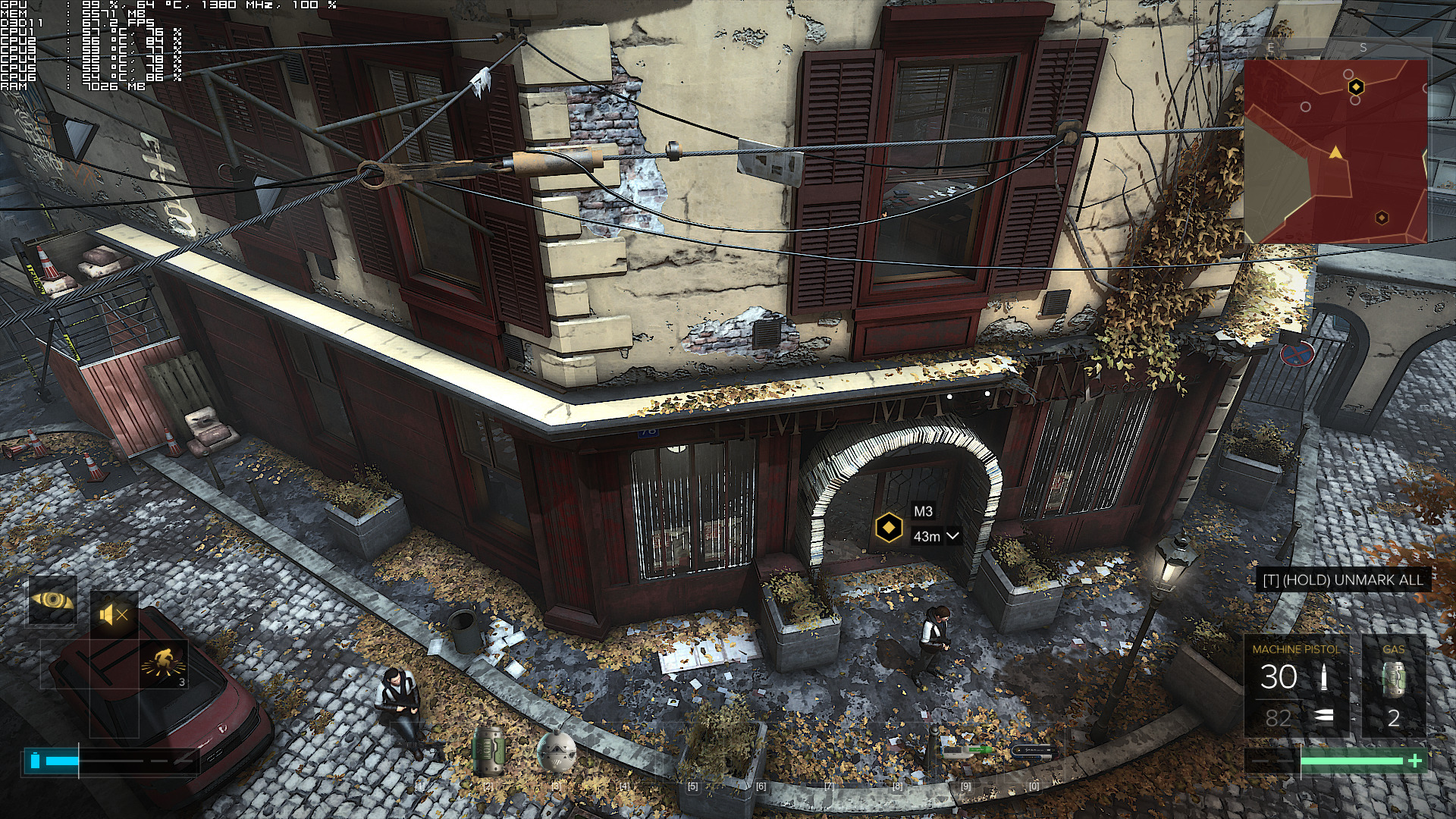
Task: Toggle the muted speaker silent-movement augmentation
Action: tap(115, 615)
